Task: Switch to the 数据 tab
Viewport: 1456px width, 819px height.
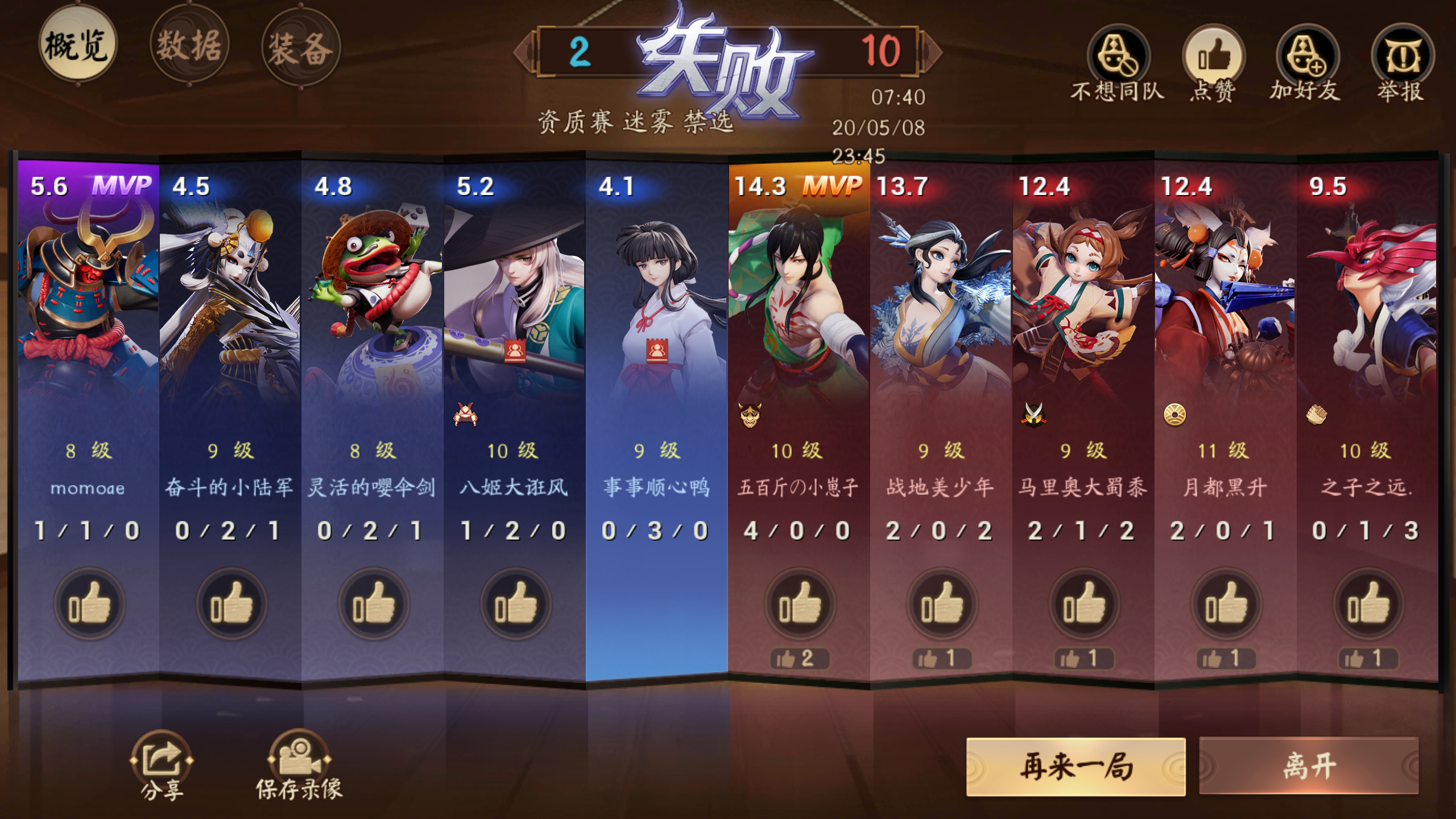Action: click(189, 47)
